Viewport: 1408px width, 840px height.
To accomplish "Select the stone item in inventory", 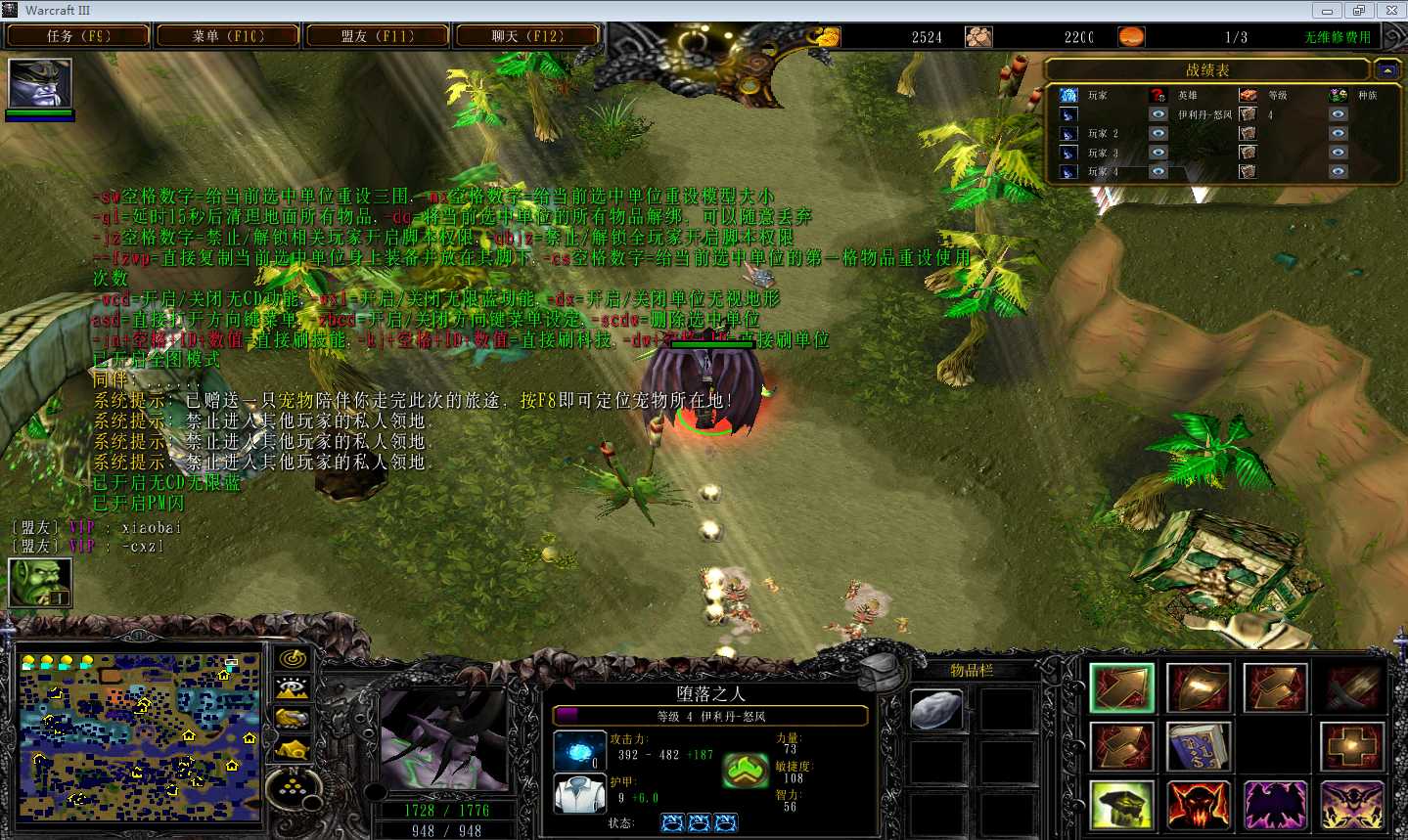I will [x=935, y=709].
